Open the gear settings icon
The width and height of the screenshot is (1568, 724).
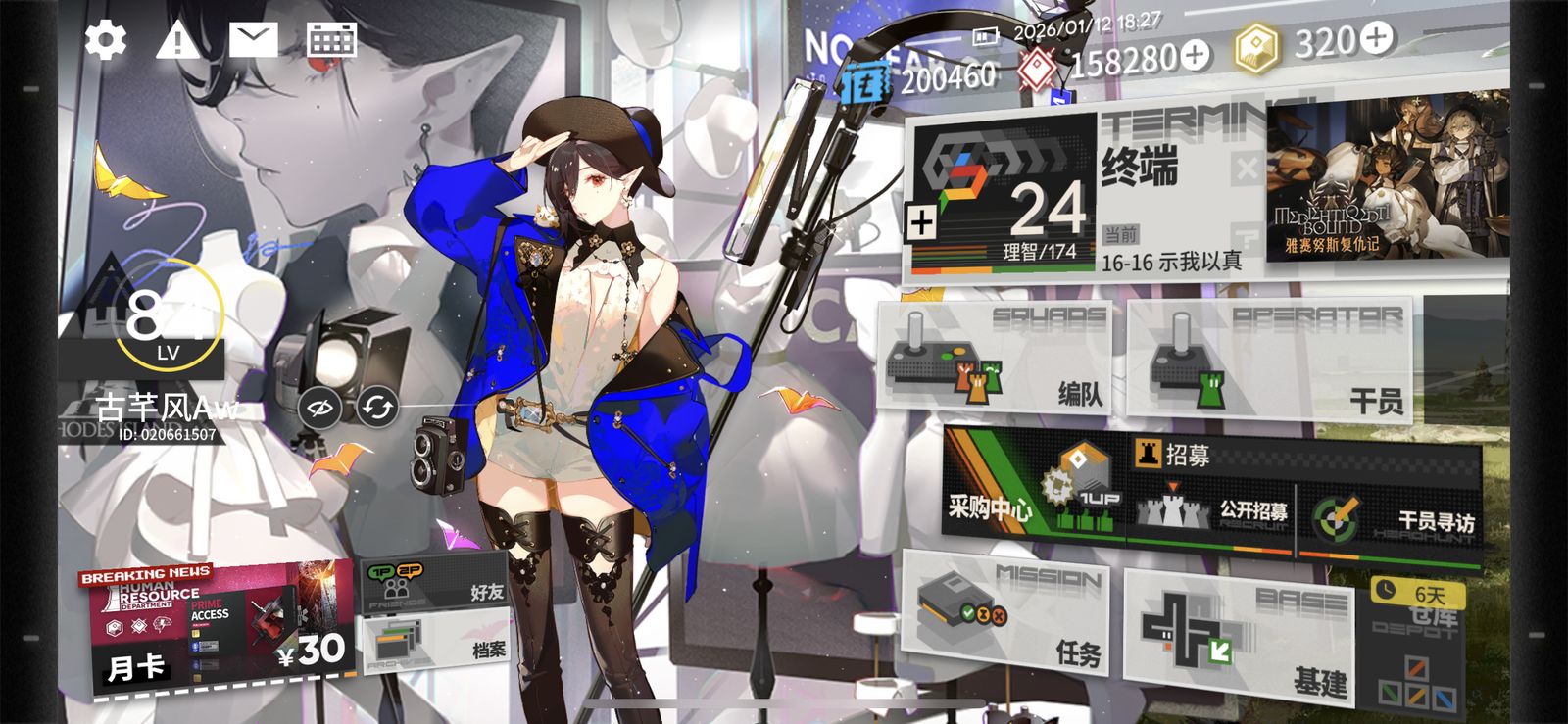[105, 40]
